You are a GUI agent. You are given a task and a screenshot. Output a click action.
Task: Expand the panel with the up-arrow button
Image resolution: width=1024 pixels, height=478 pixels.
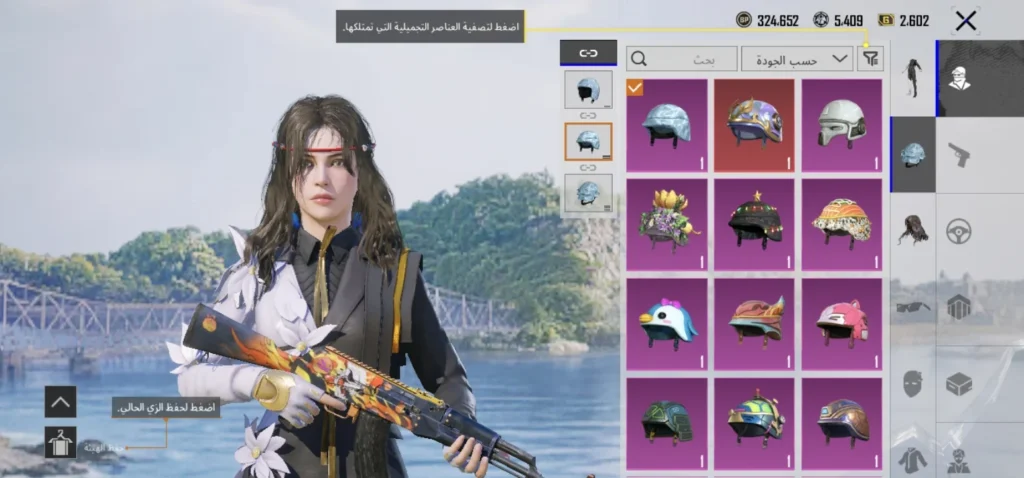[x=60, y=402]
